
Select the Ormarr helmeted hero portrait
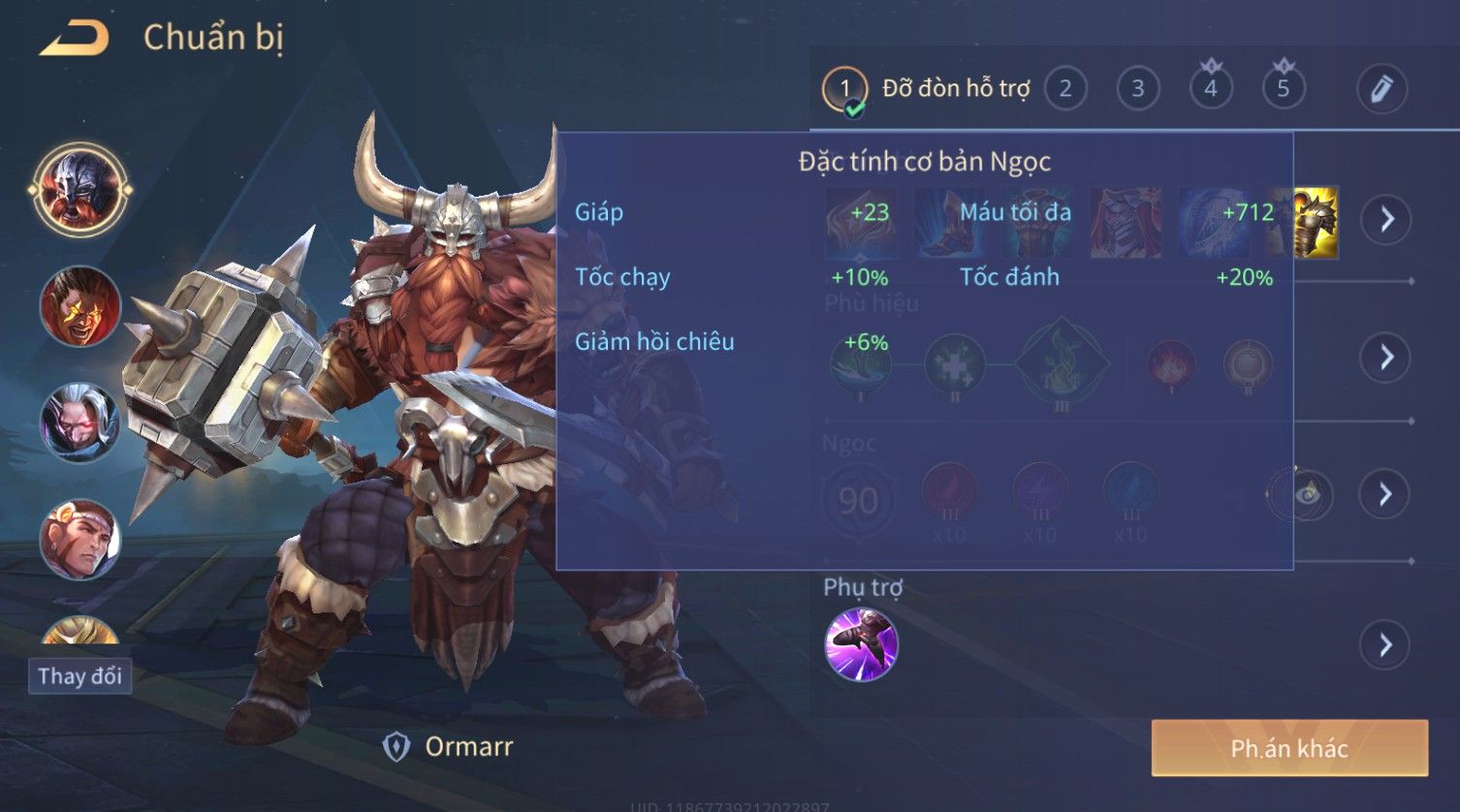[79, 189]
